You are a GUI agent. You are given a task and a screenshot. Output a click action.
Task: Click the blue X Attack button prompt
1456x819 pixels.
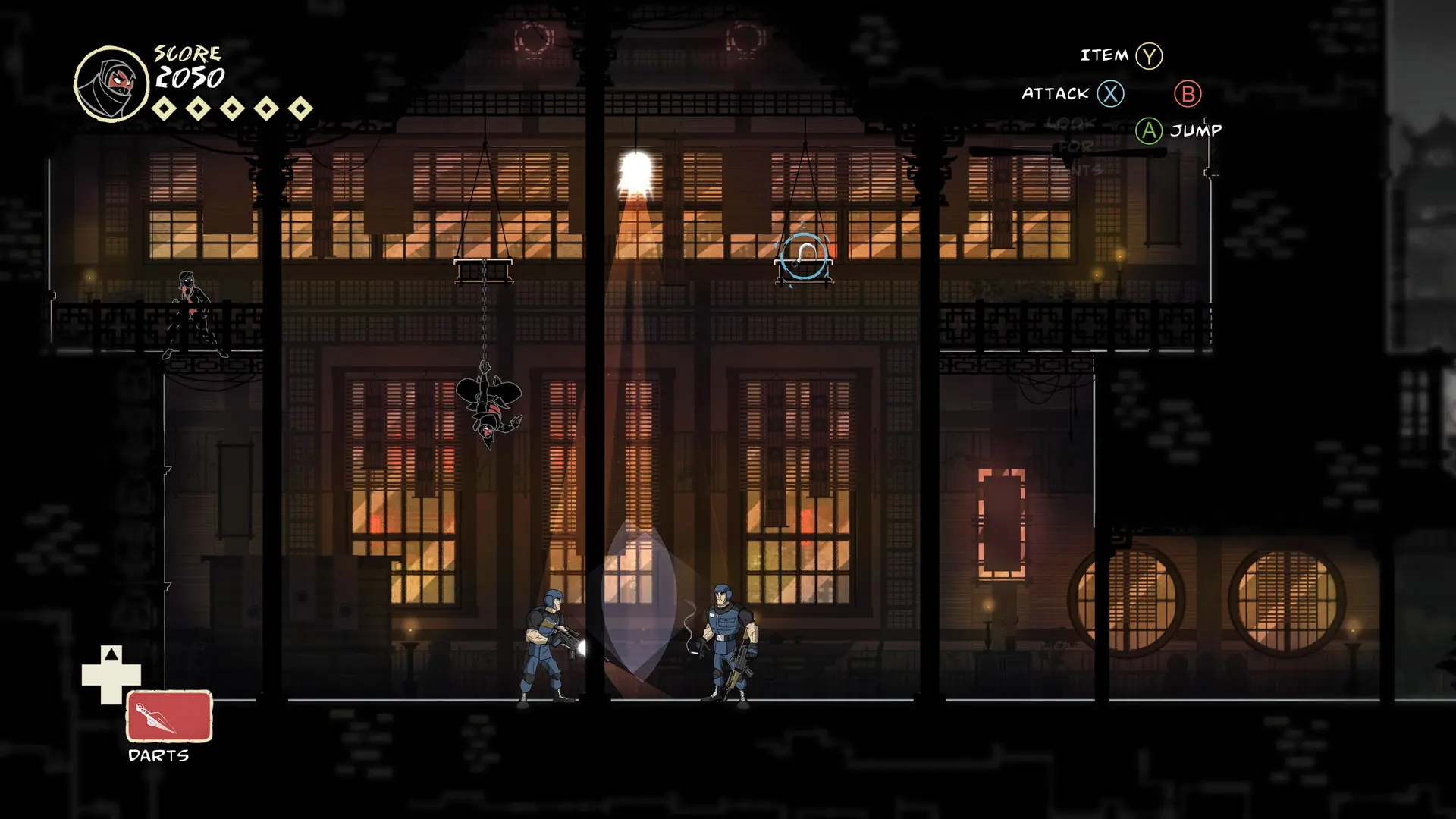(1109, 94)
